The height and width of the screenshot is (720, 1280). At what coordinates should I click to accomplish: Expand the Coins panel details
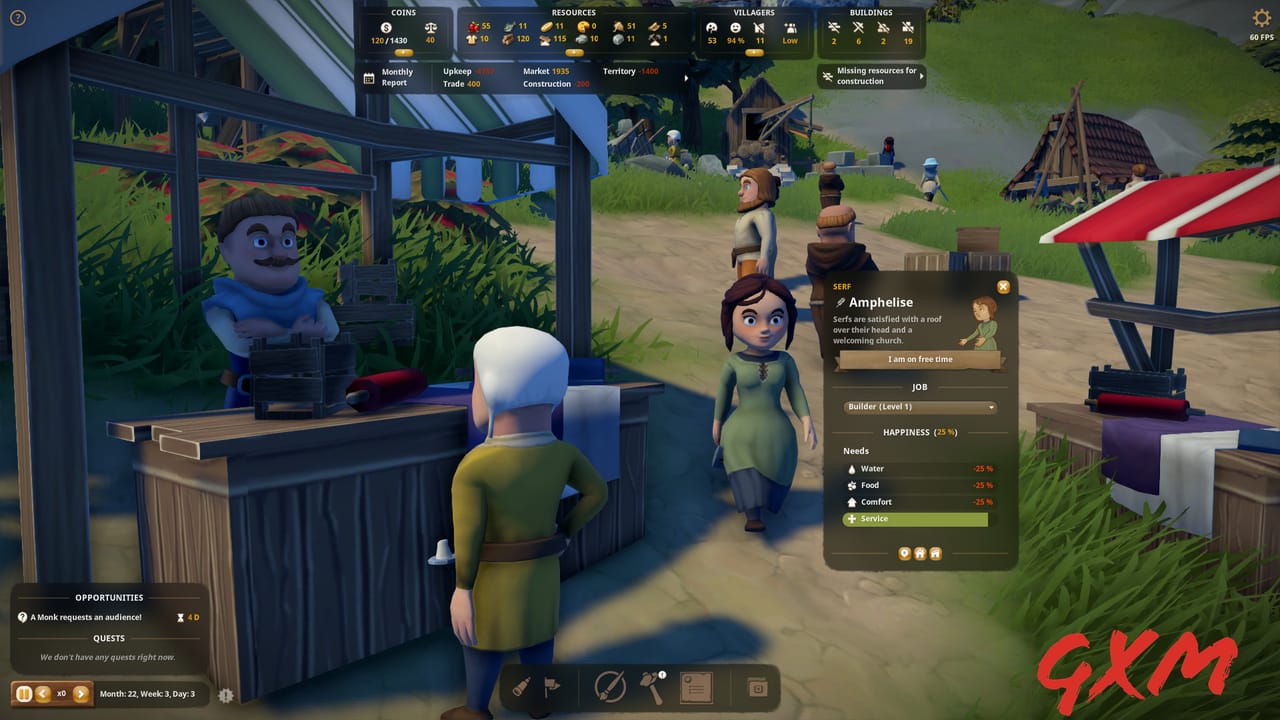(405, 51)
